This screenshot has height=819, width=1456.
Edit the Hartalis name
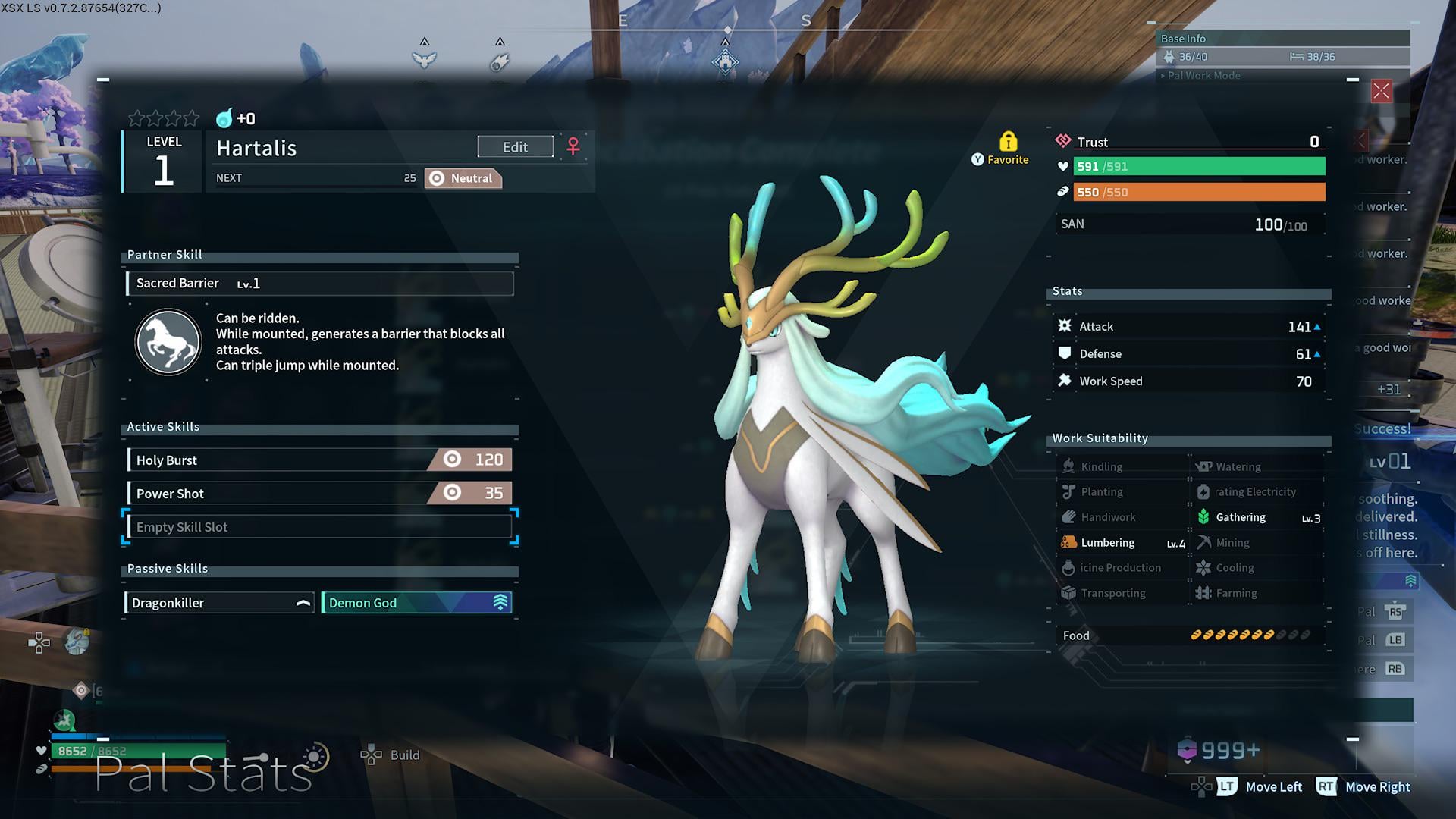[515, 147]
